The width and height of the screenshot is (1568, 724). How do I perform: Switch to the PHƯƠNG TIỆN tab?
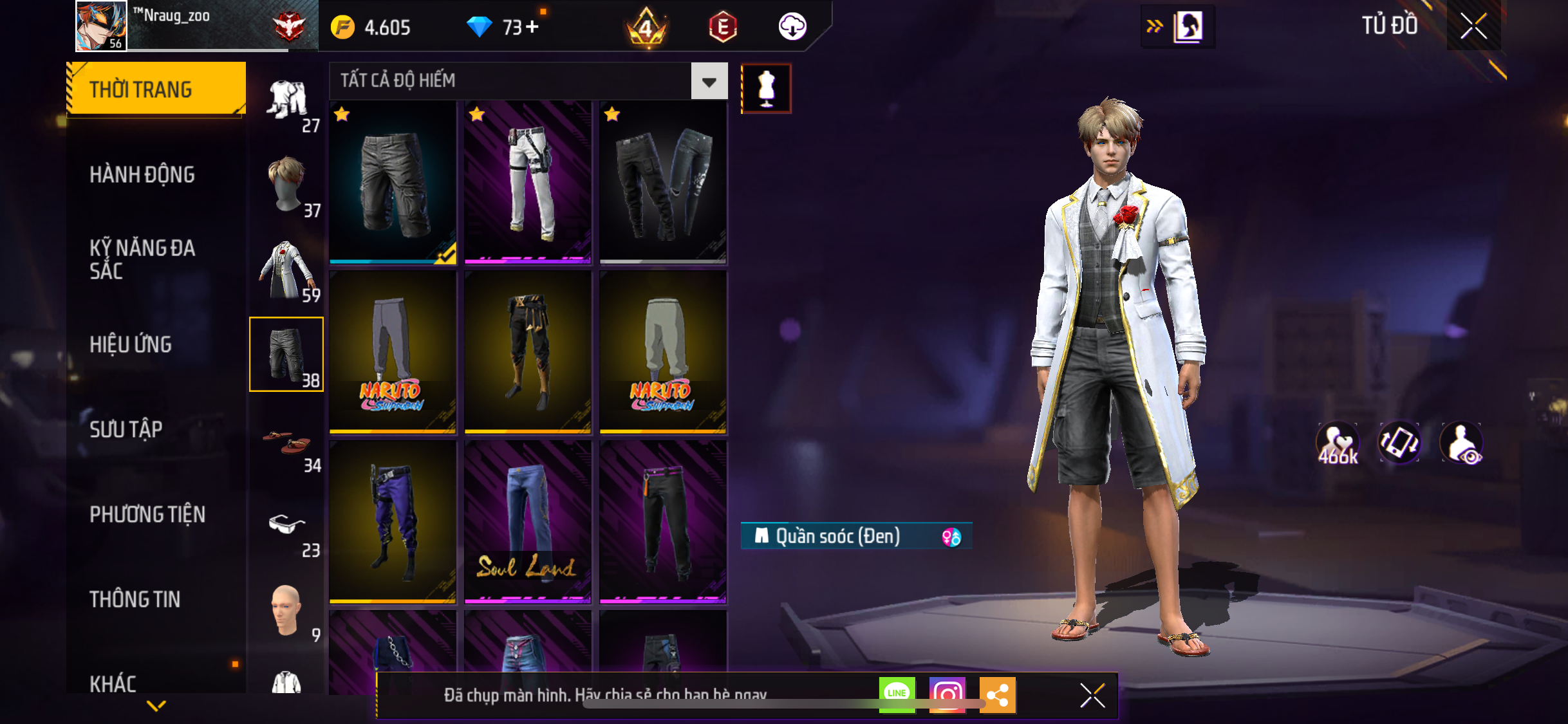pos(147,514)
